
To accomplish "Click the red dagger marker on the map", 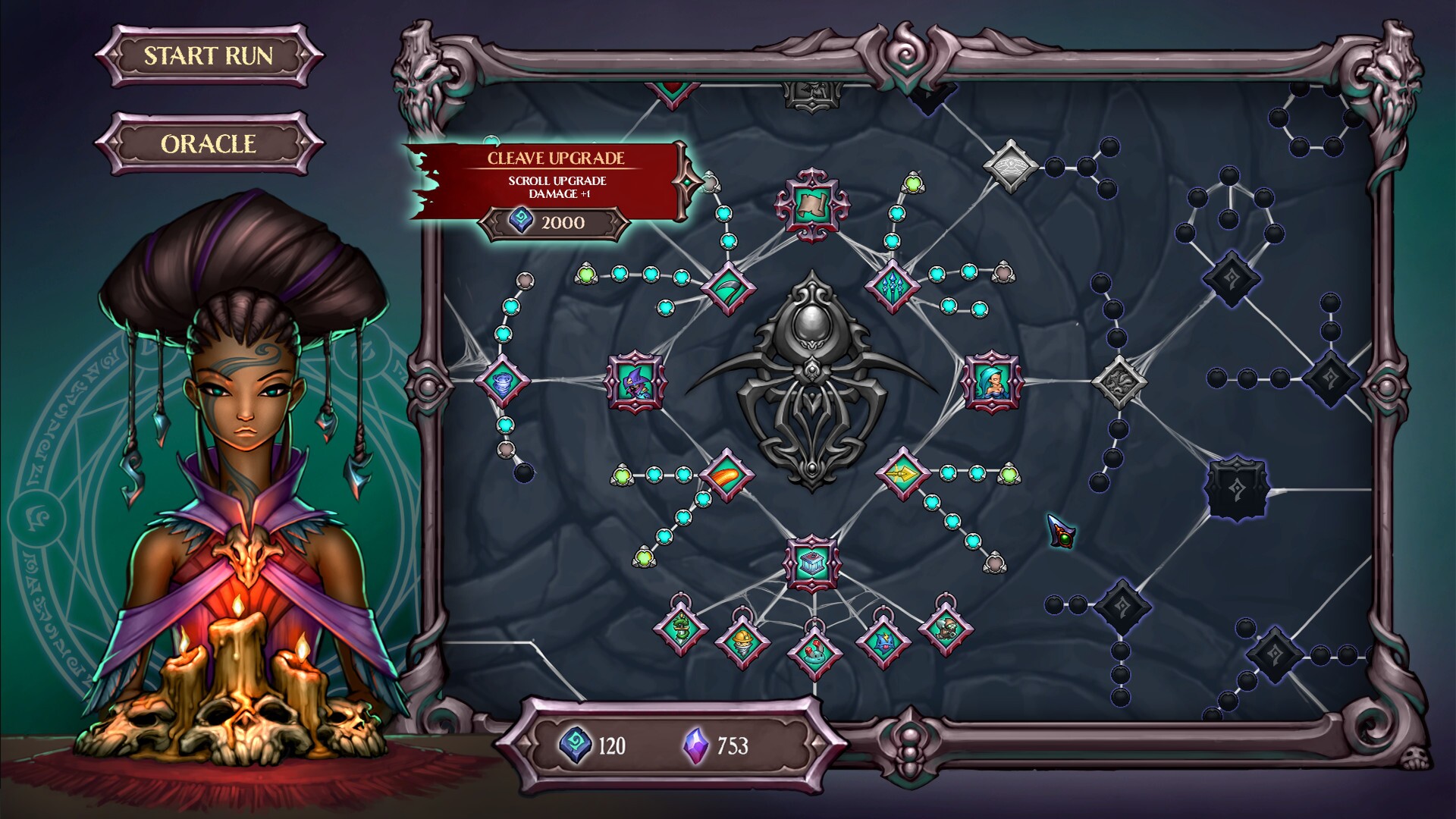I will coord(1060,531).
